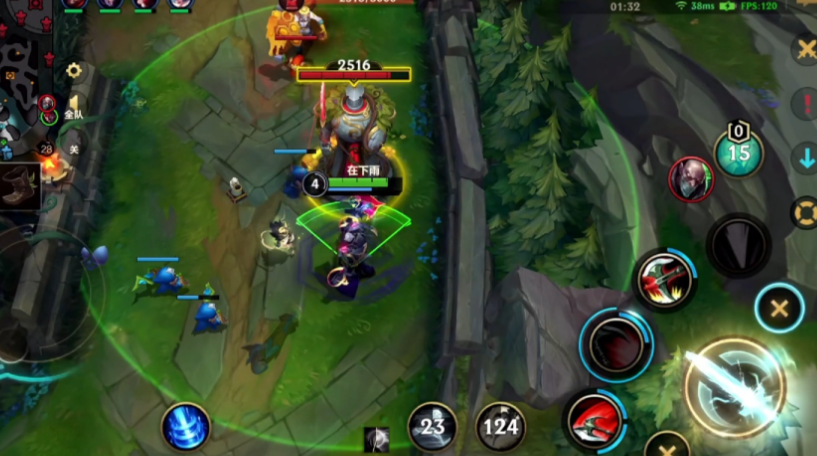Tap the teal ward button showing 15
This screenshot has height=456, width=817.
pyautogui.click(x=739, y=152)
